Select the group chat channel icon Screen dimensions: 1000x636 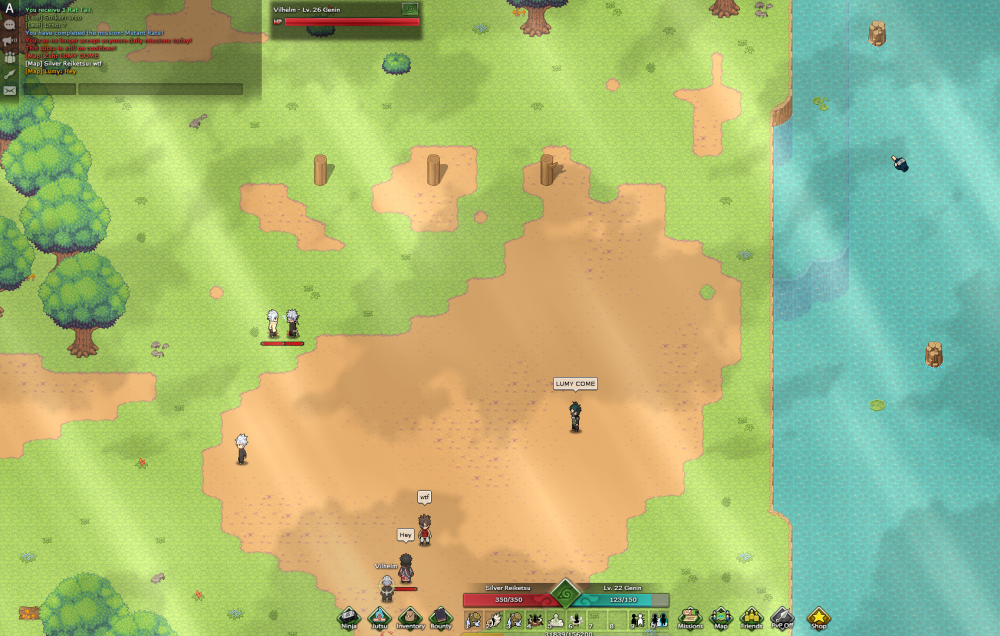coord(9,57)
